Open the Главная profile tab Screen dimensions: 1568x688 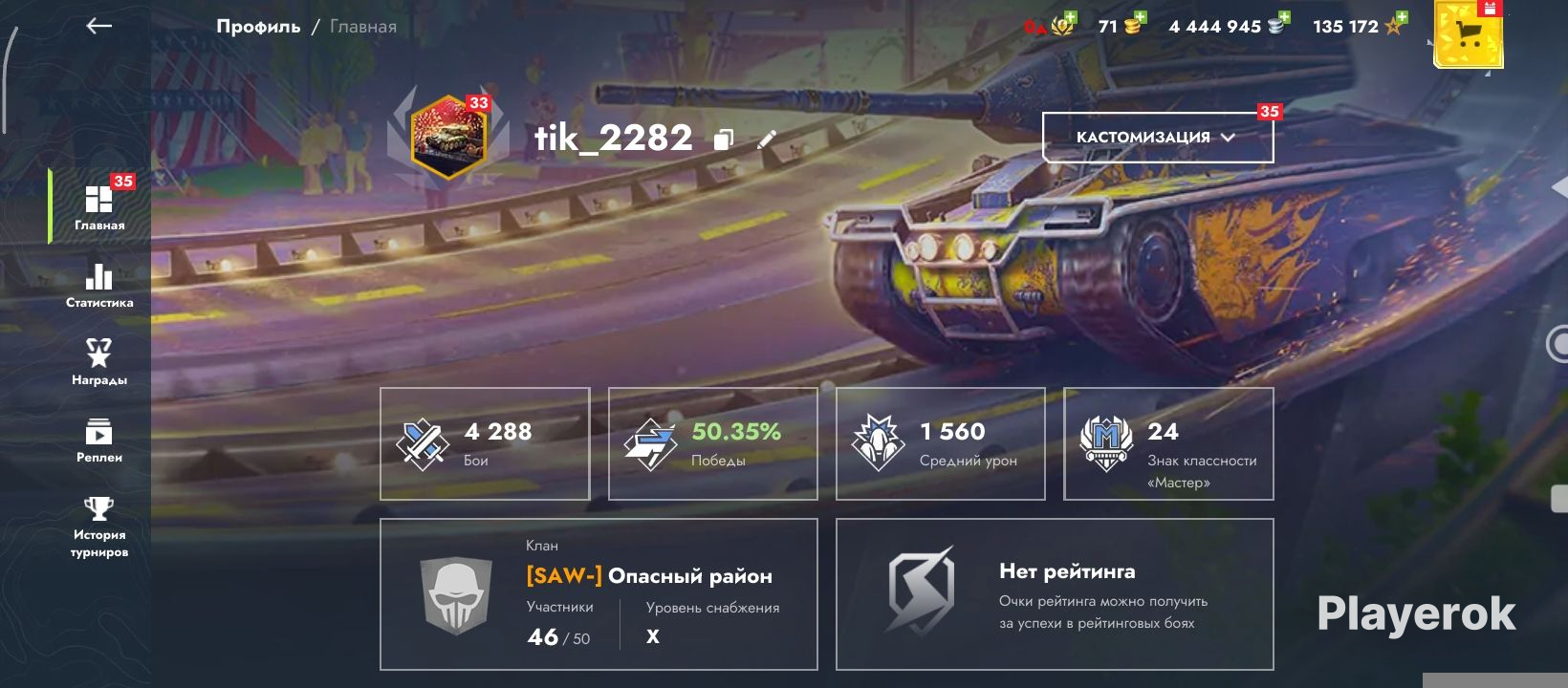tap(99, 207)
